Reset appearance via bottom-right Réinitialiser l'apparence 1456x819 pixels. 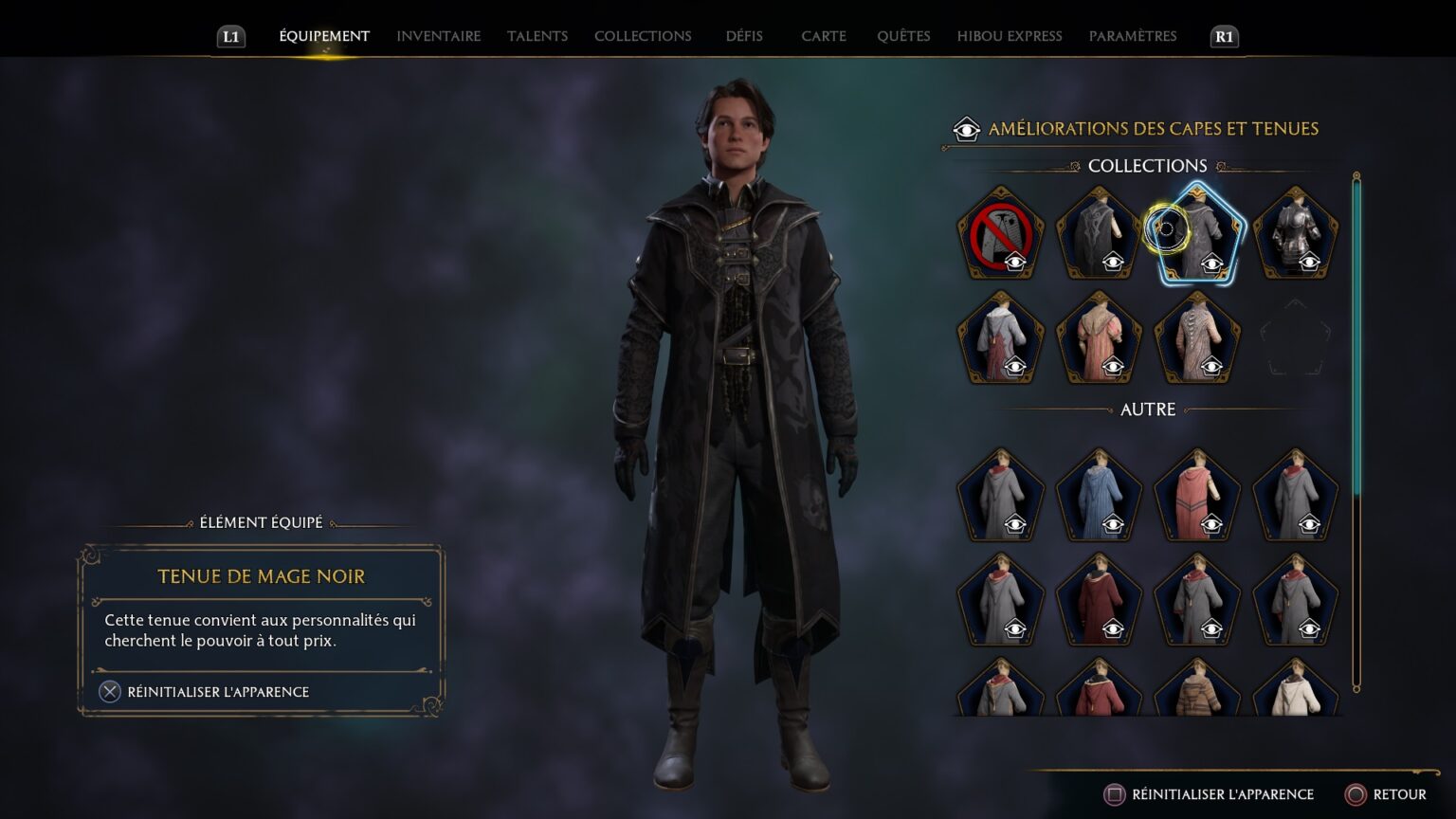tap(1210, 794)
